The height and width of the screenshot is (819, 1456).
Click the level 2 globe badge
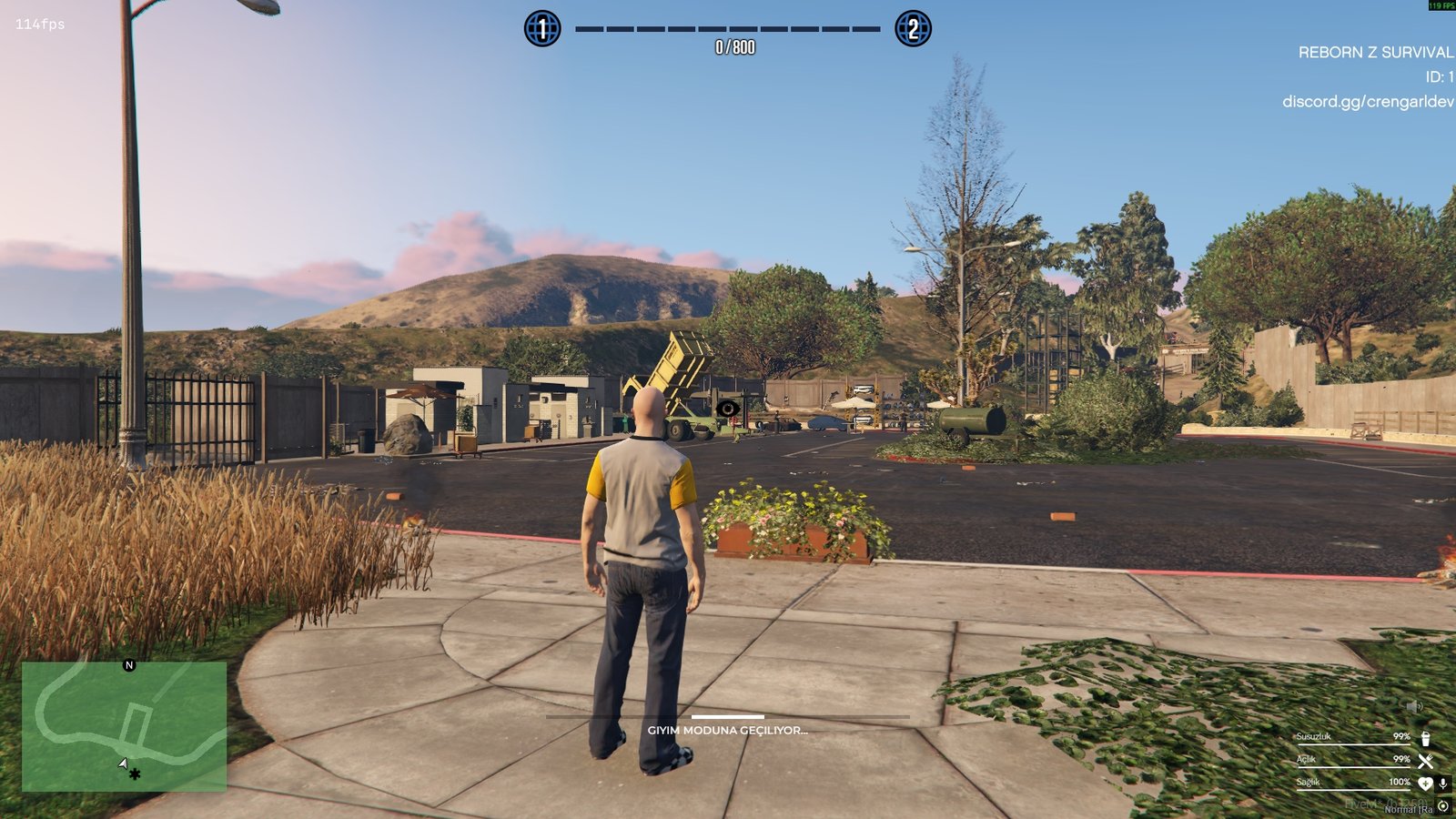pyautogui.click(x=913, y=29)
